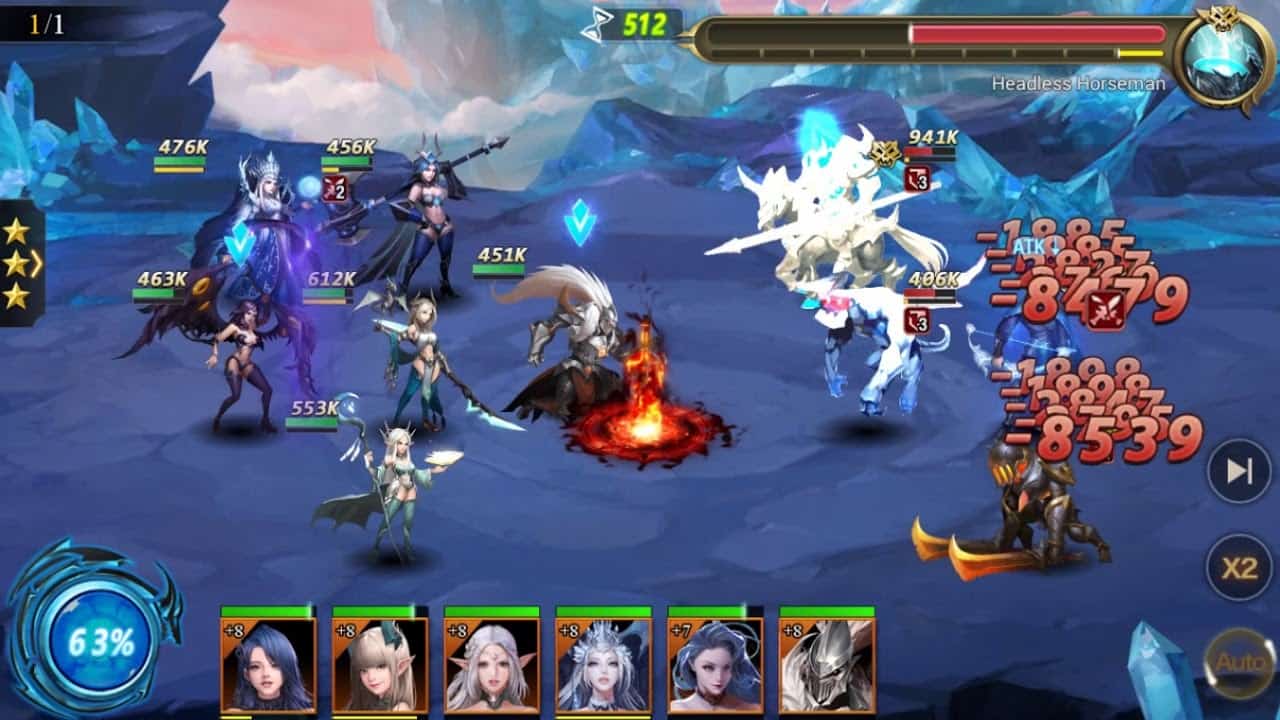Select the +7 wavy blue-haired hero portrait

[715, 664]
